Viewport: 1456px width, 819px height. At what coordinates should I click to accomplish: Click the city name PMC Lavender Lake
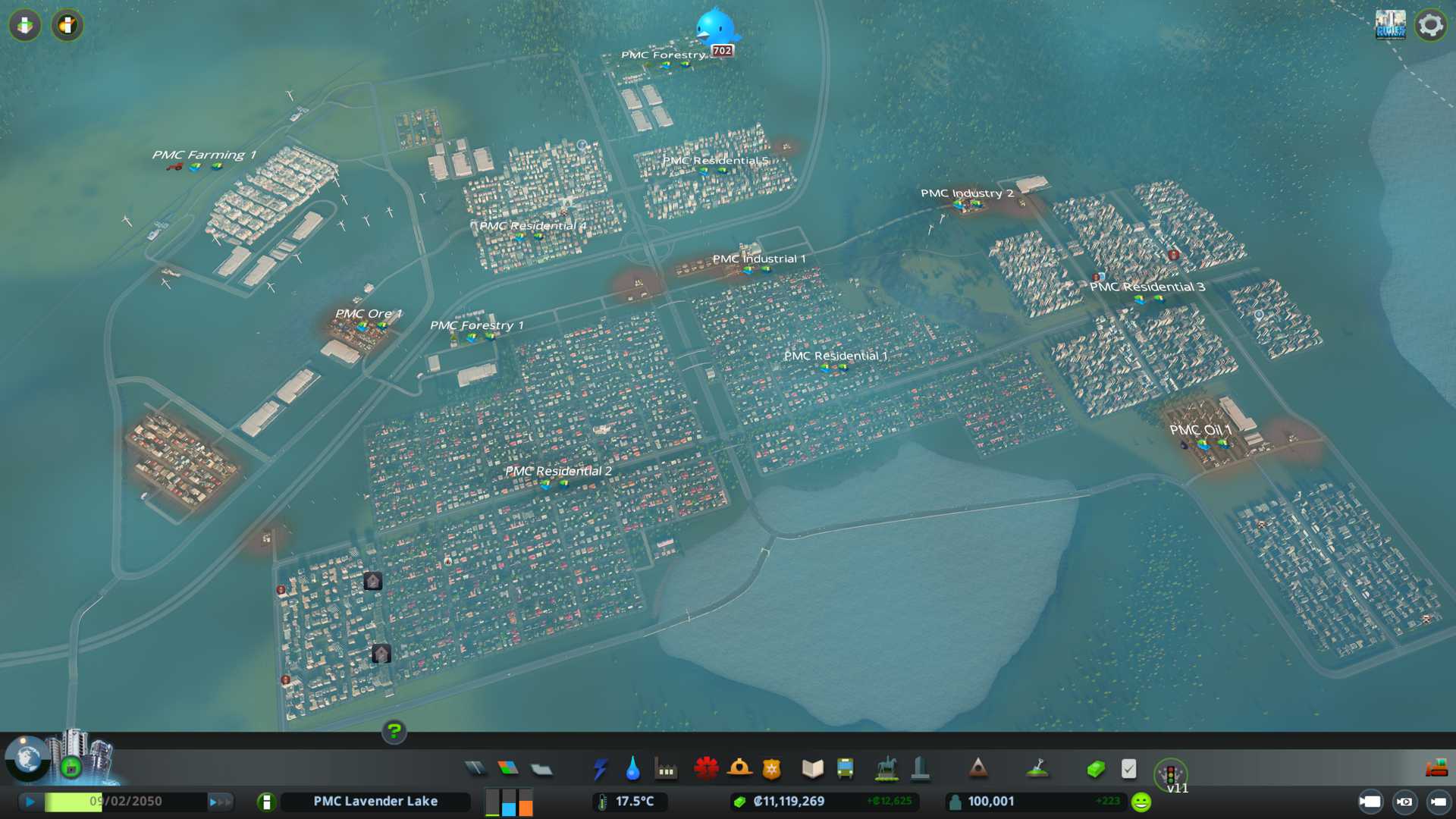[x=375, y=802]
